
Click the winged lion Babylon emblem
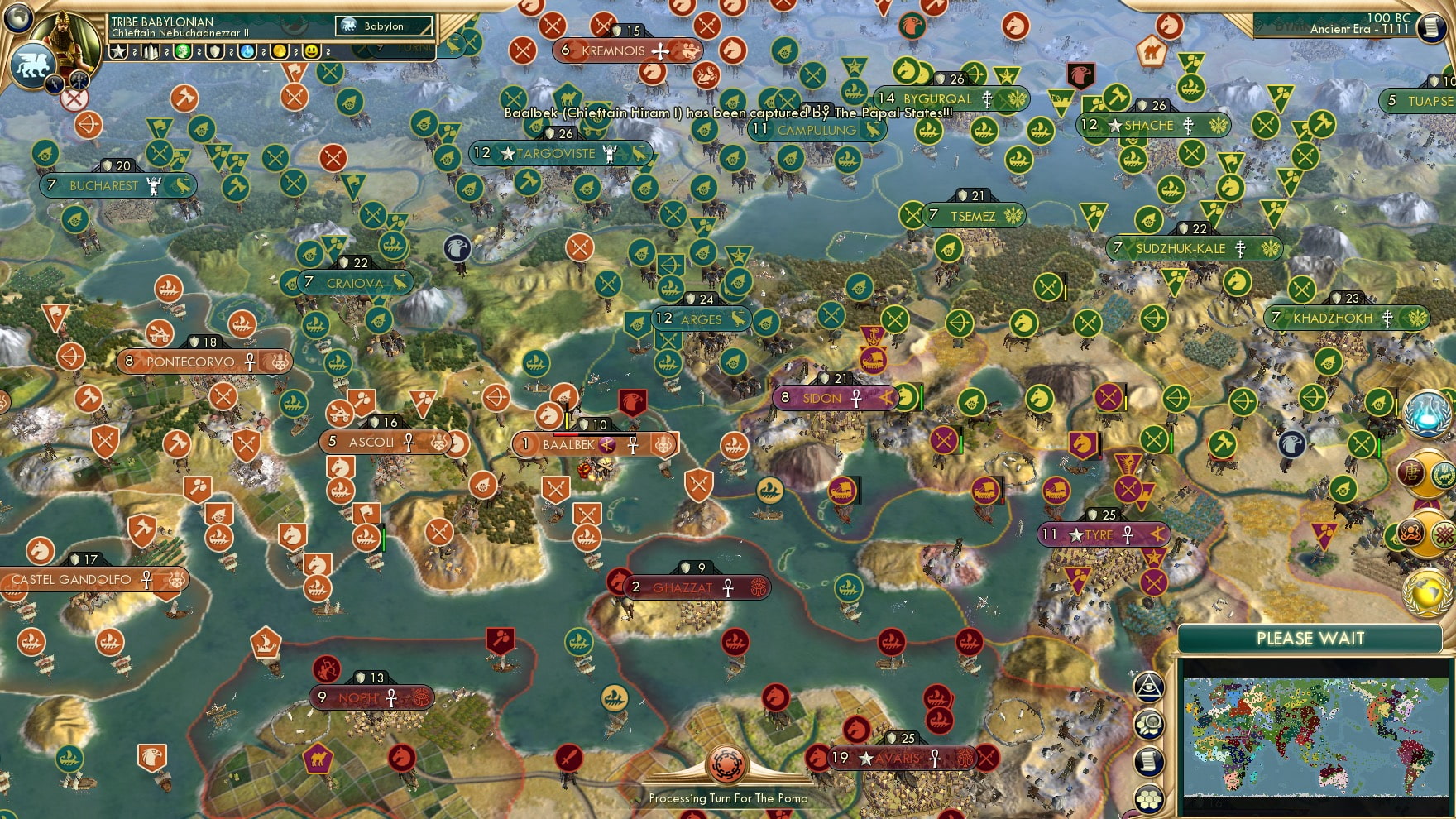31,65
